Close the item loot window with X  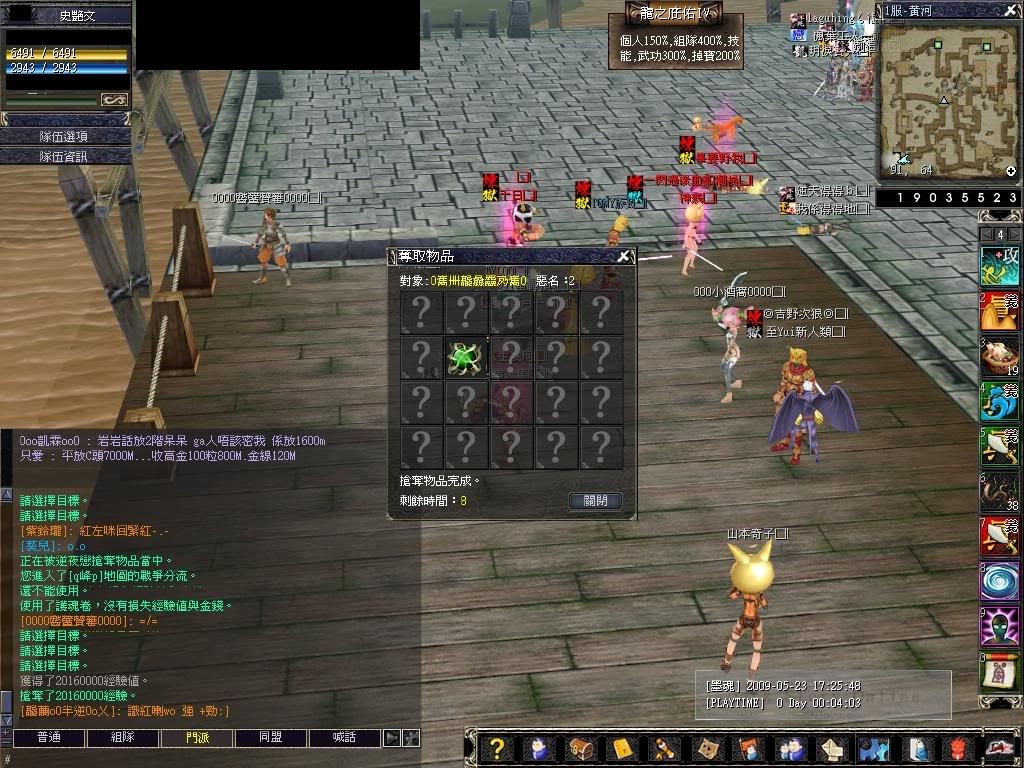pos(624,256)
